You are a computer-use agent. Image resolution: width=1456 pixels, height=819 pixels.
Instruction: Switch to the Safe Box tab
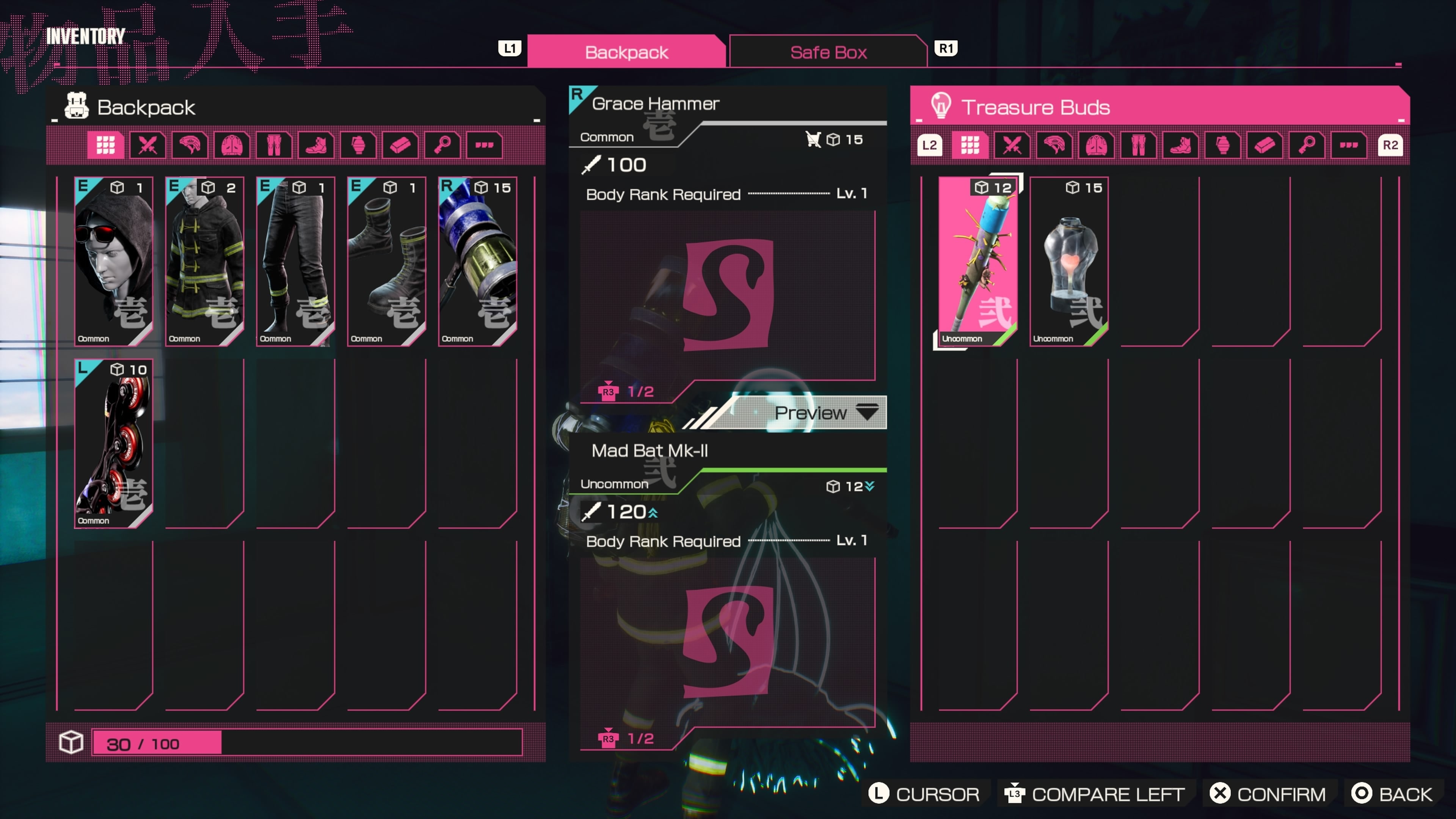click(x=827, y=52)
